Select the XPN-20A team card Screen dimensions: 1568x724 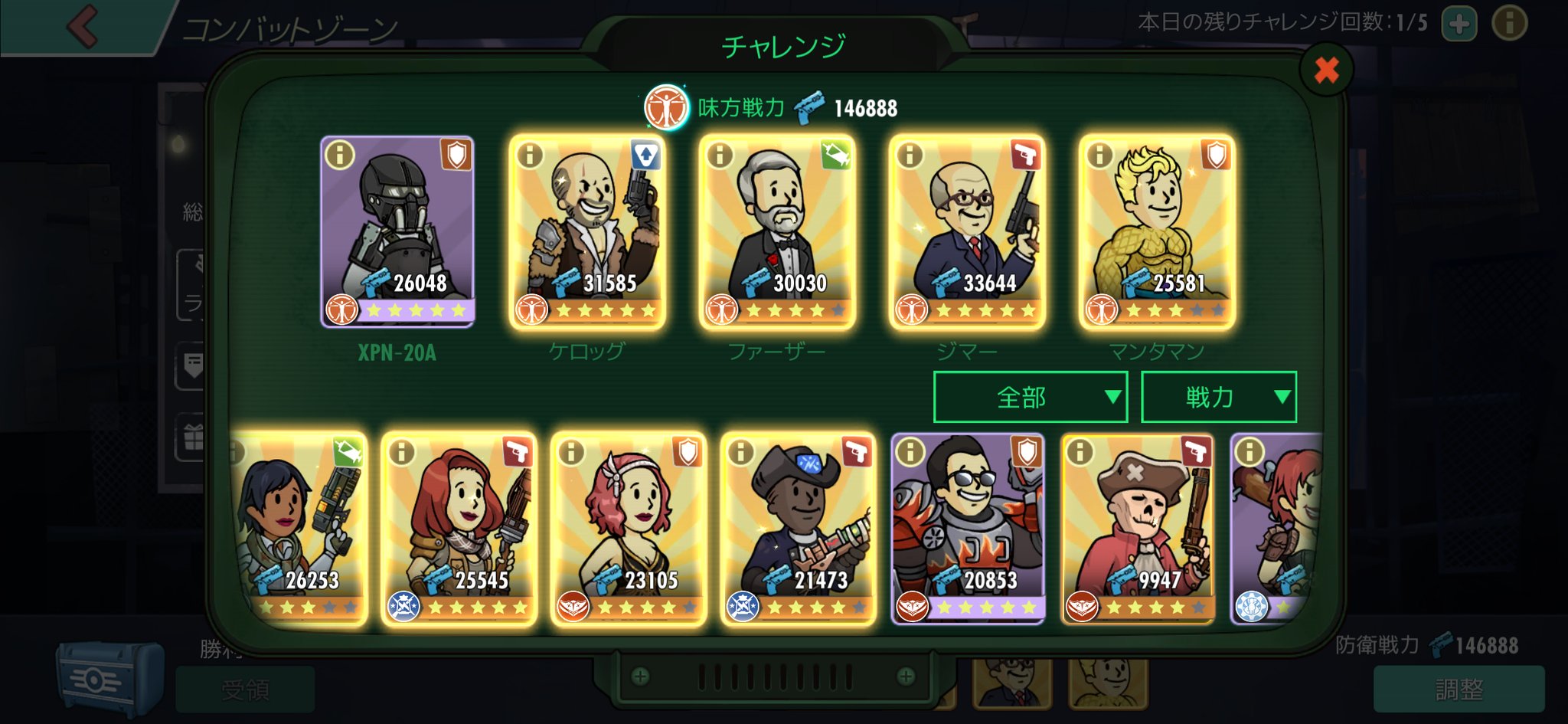pos(397,230)
